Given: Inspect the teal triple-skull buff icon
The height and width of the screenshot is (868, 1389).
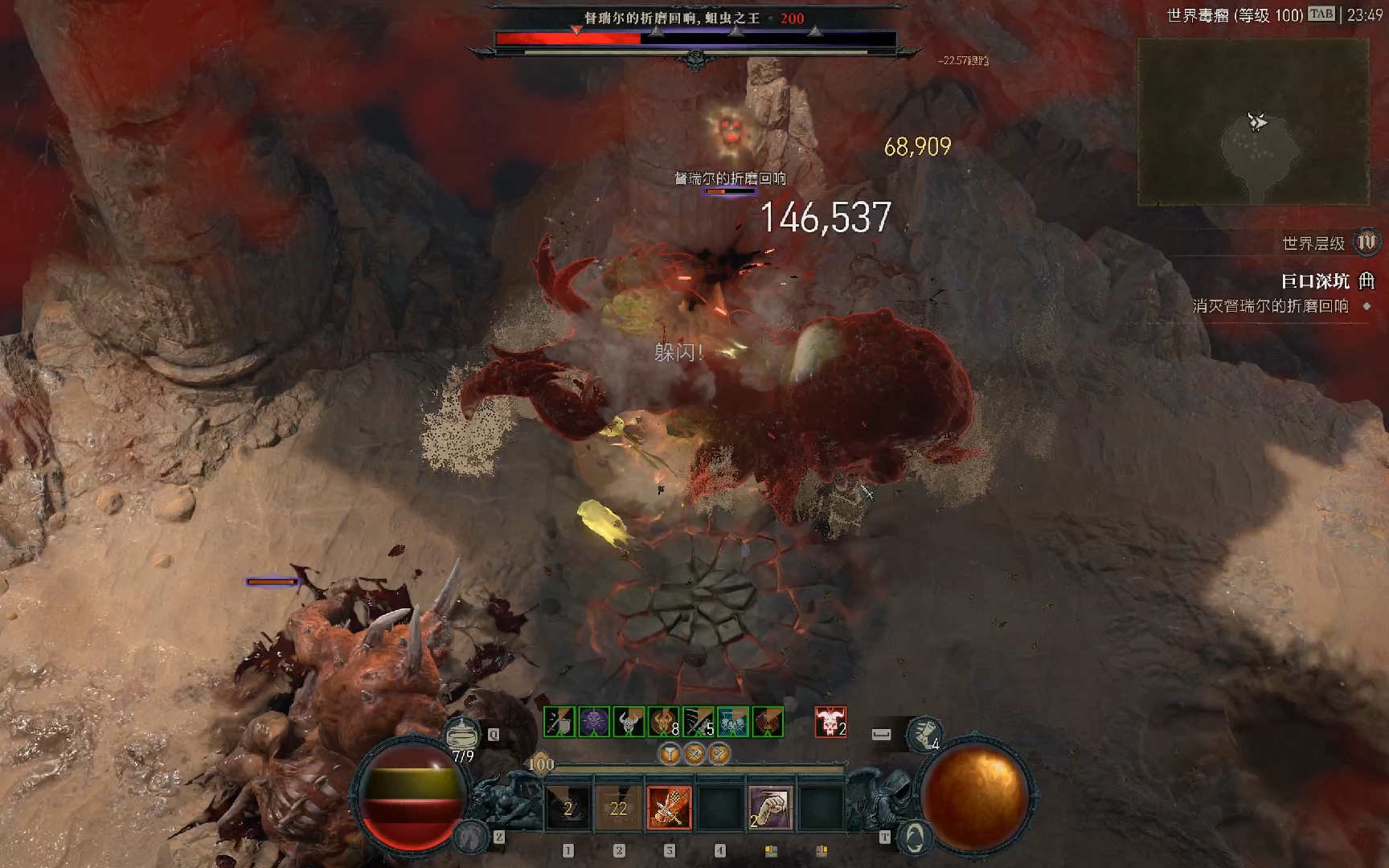Looking at the screenshot, I should [x=732, y=722].
